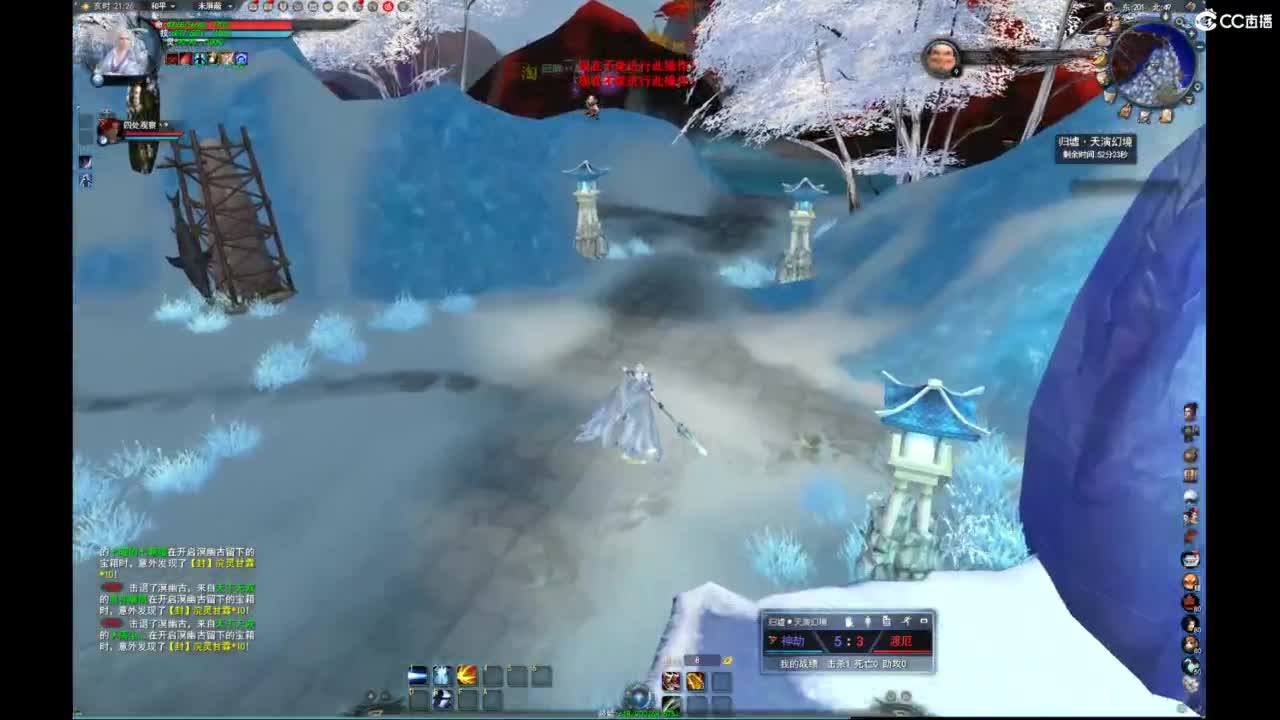
Task: Open the topmost icon in the right sidebar menu
Action: coord(1189,410)
